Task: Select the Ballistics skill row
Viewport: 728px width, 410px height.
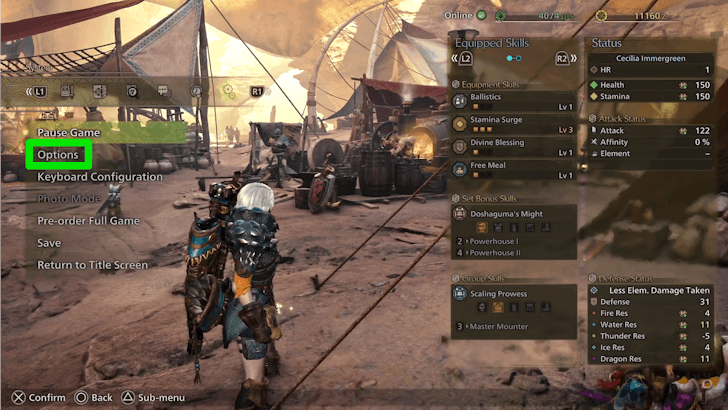Action: pyautogui.click(x=513, y=102)
